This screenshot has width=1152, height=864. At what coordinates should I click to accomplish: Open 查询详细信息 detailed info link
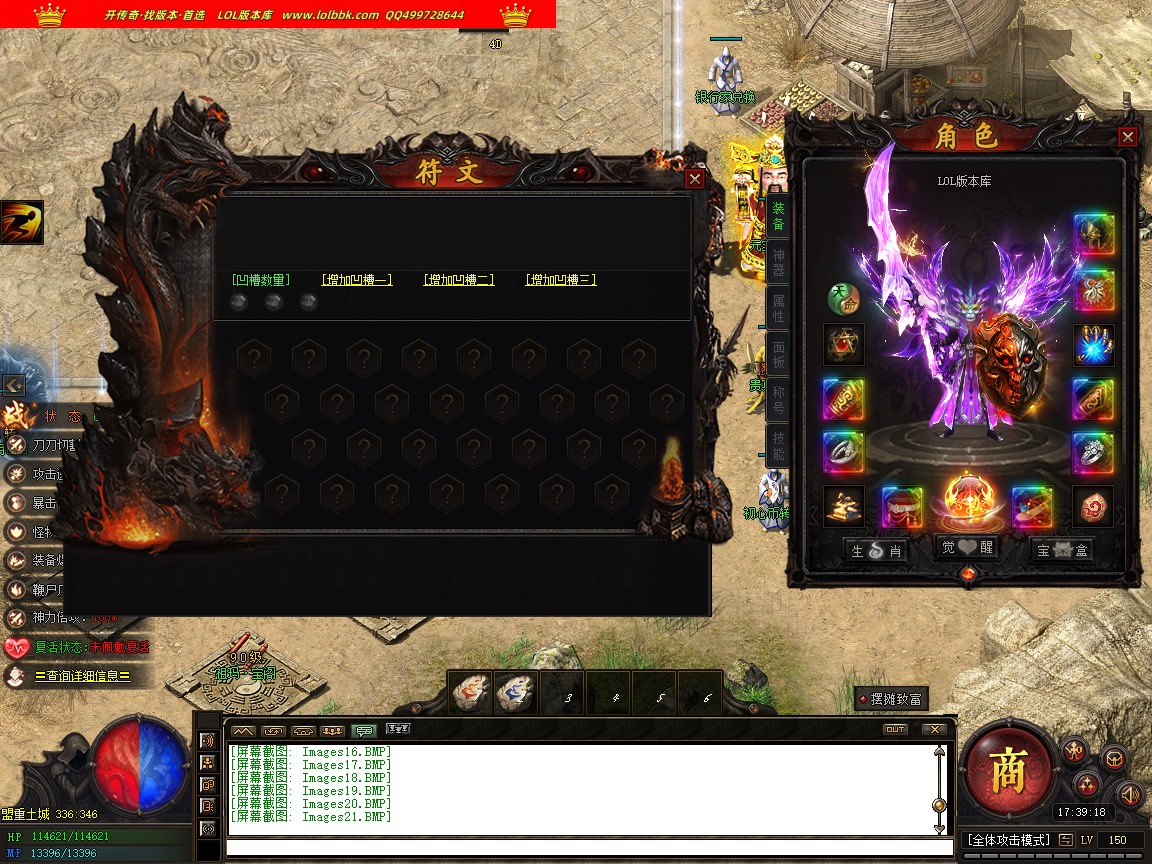click(82, 677)
